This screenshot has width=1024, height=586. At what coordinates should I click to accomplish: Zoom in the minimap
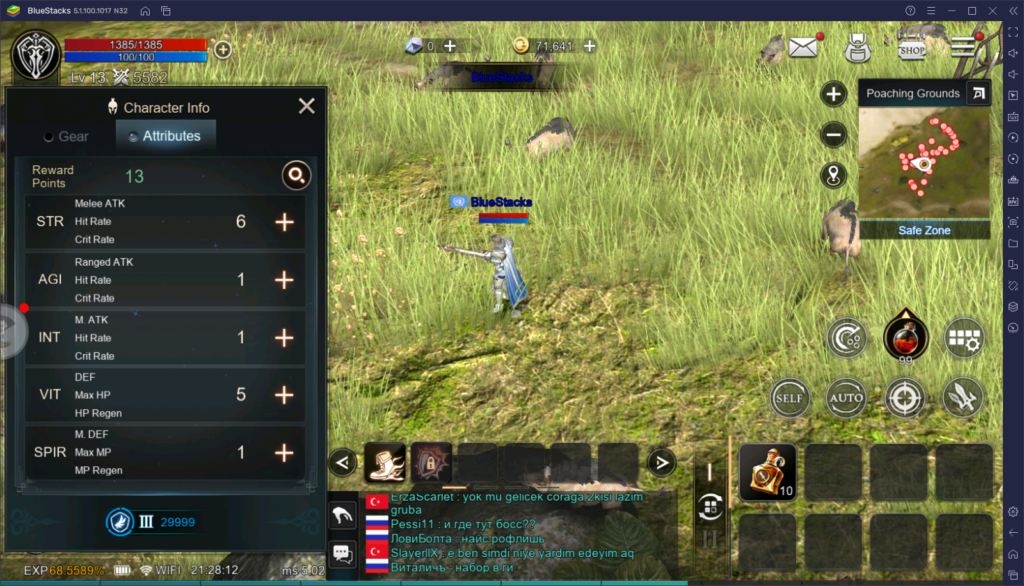tap(834, 94)
